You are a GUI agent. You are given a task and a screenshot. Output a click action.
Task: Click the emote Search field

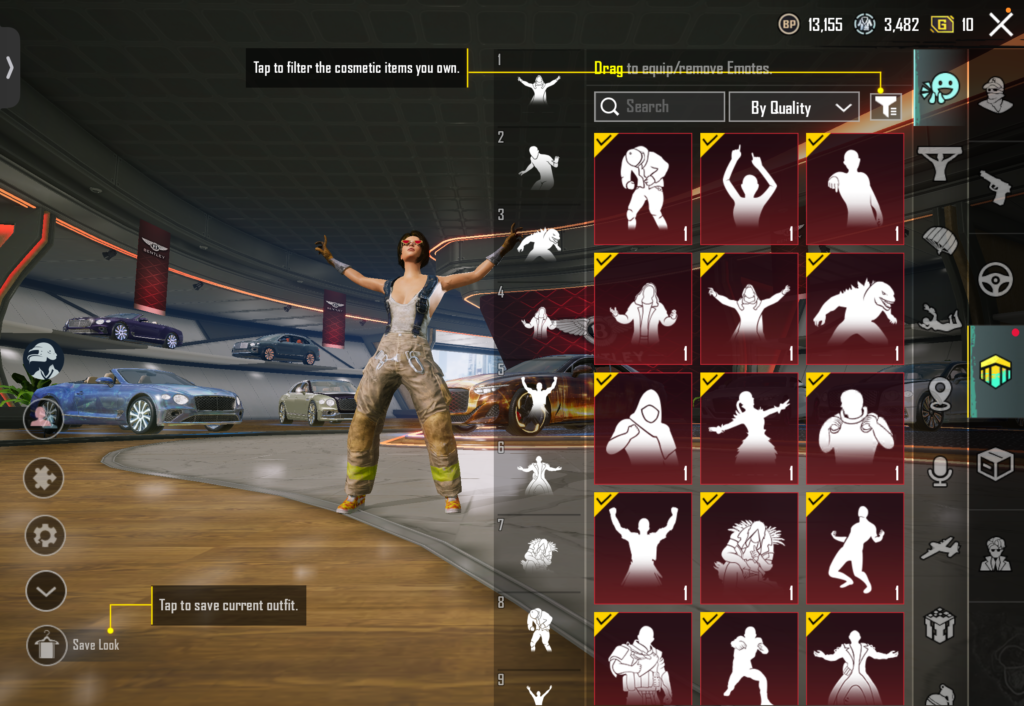[659, 107]
